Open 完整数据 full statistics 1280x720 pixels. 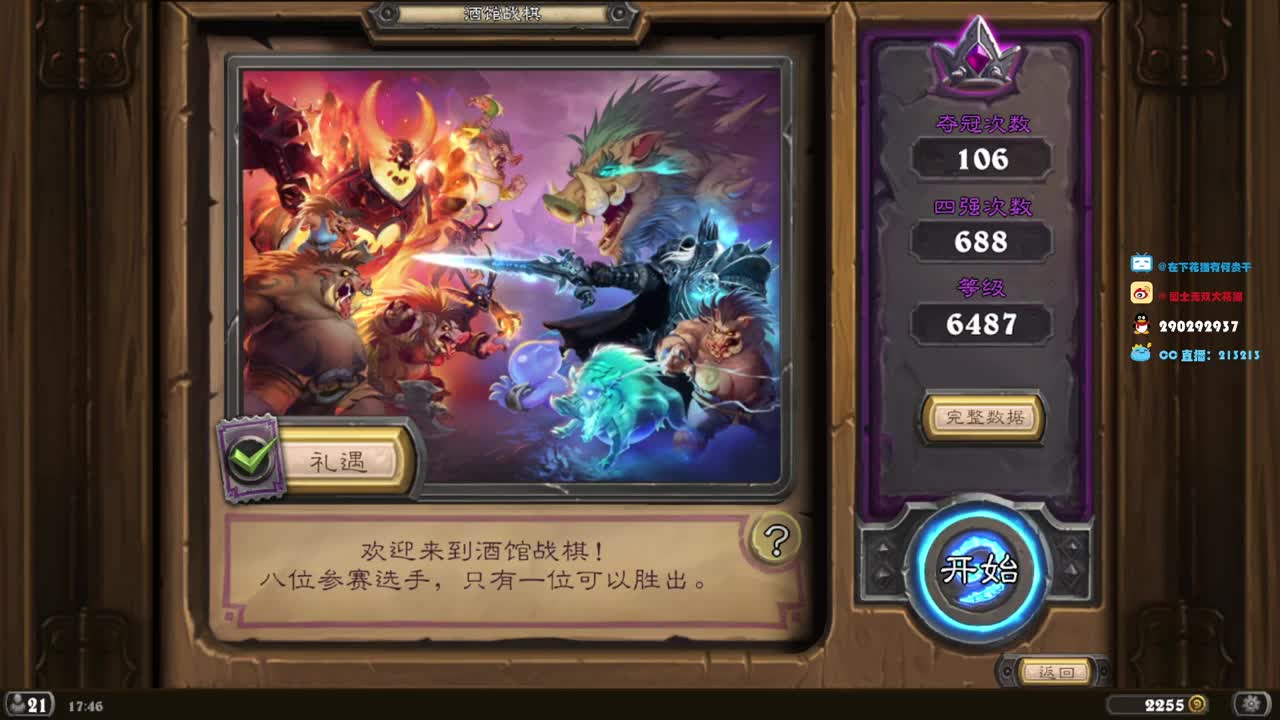(x=982, y=419)
